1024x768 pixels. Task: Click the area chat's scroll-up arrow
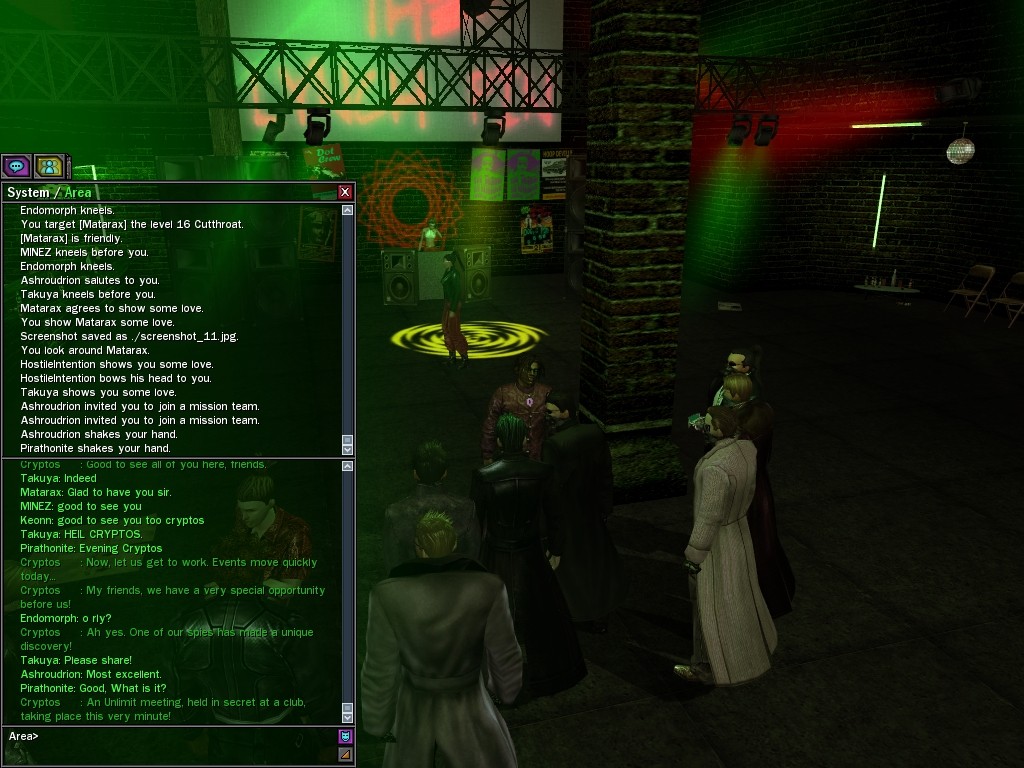click(347, 466)
